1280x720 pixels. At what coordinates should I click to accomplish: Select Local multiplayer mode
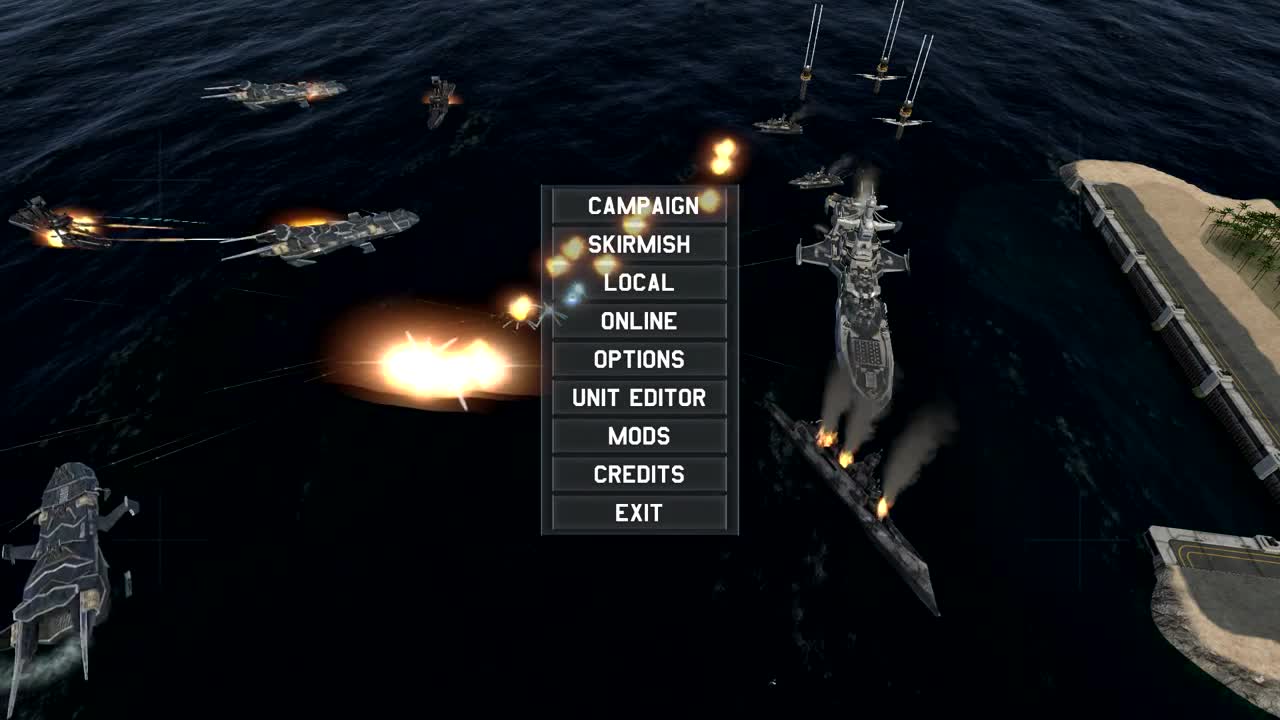click(641, 283)
